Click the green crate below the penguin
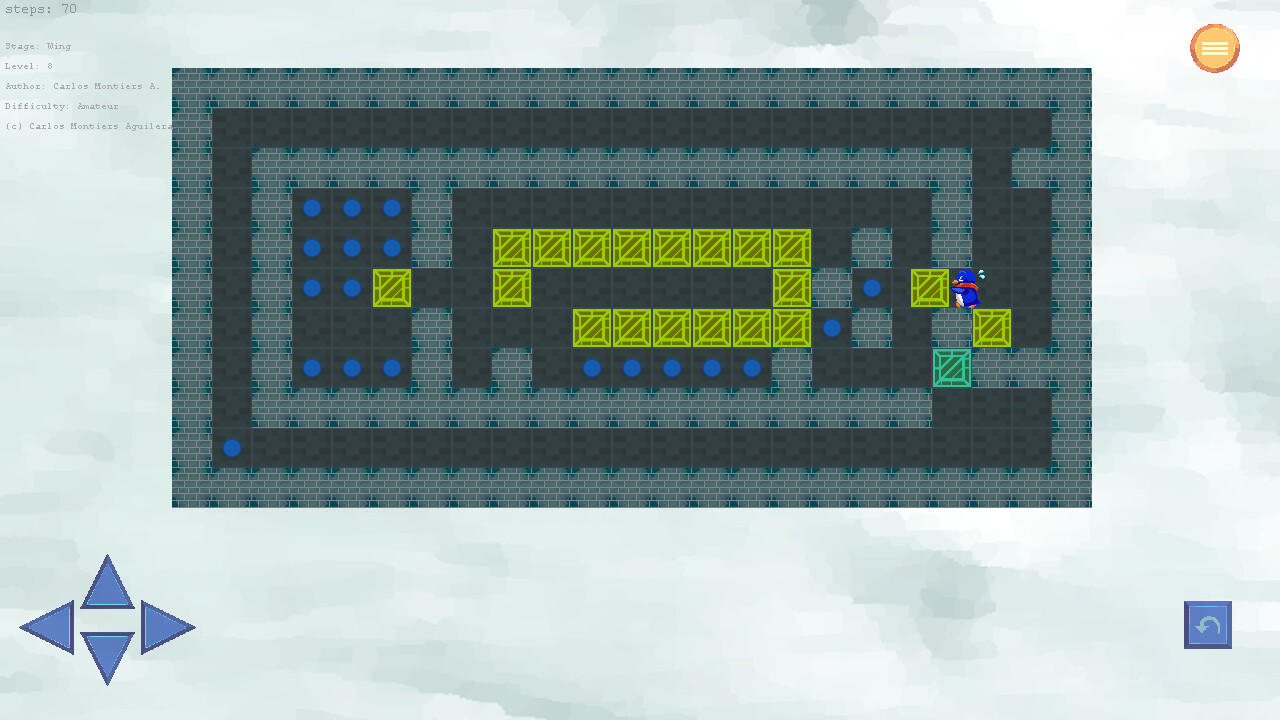The height and width of the screenshot is (720, 1280). tap(951, 368)
